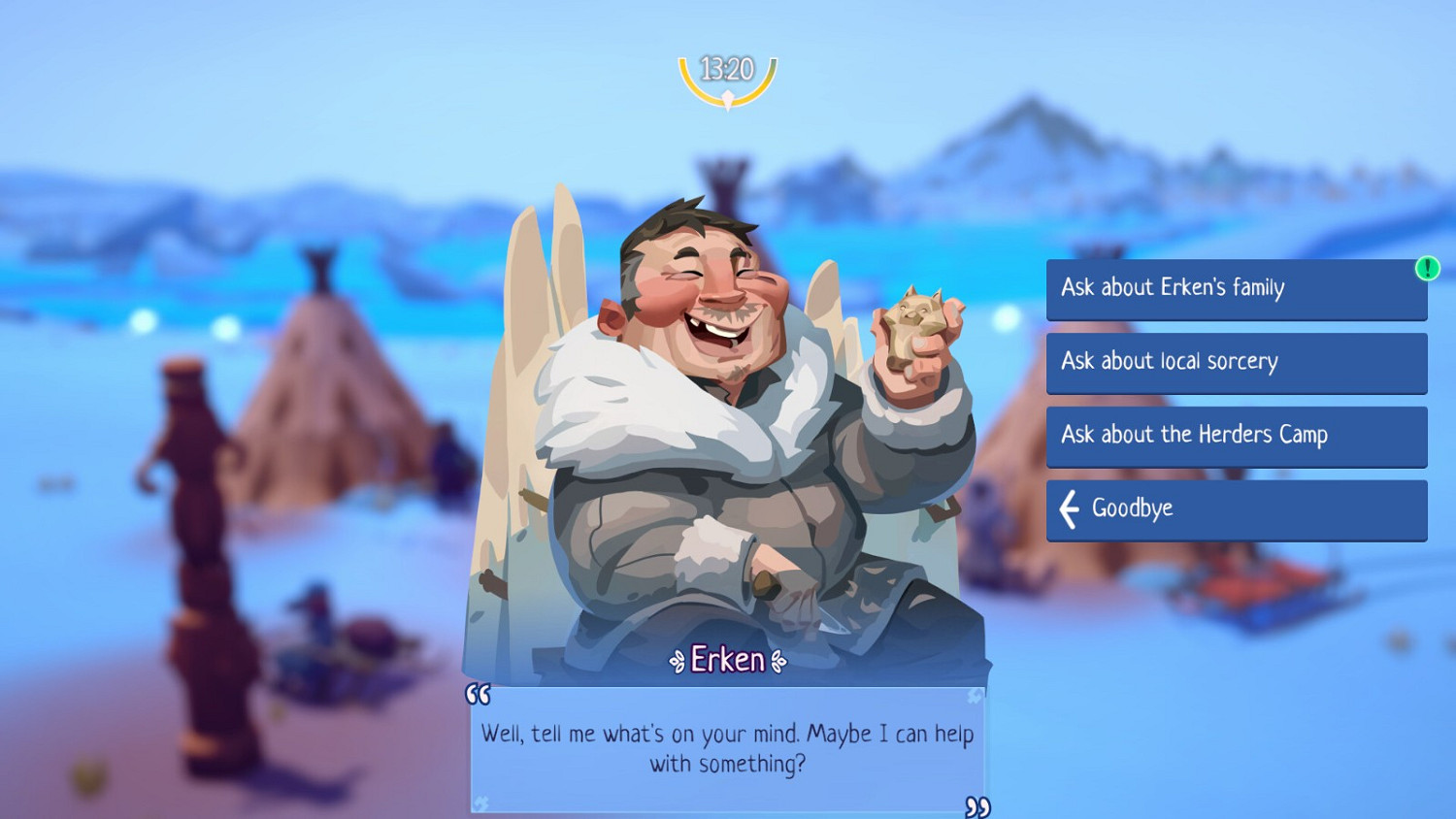Click Erken's name label below the portrait
Viewport: 1456px width, 819px height.
pyautogui.click(x=727, y=660)
